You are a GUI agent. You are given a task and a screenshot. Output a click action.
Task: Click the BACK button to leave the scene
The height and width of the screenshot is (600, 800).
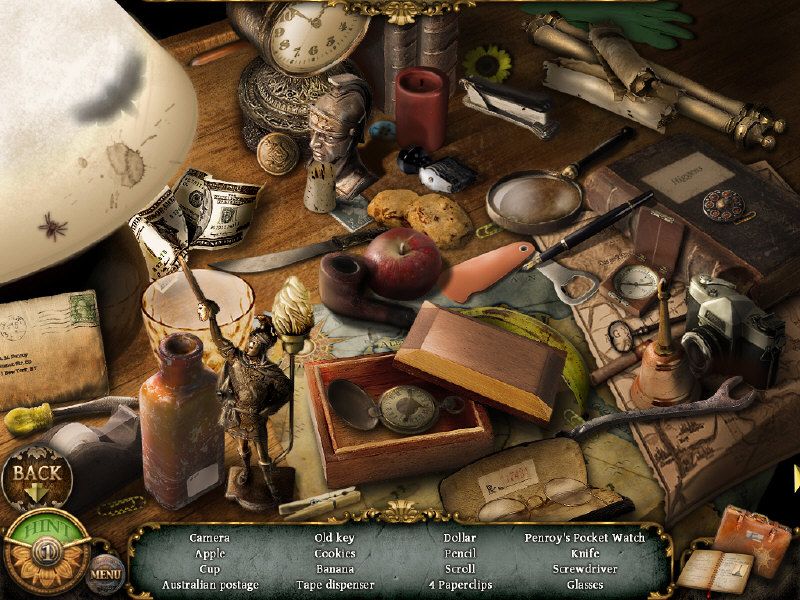[37, 478]
